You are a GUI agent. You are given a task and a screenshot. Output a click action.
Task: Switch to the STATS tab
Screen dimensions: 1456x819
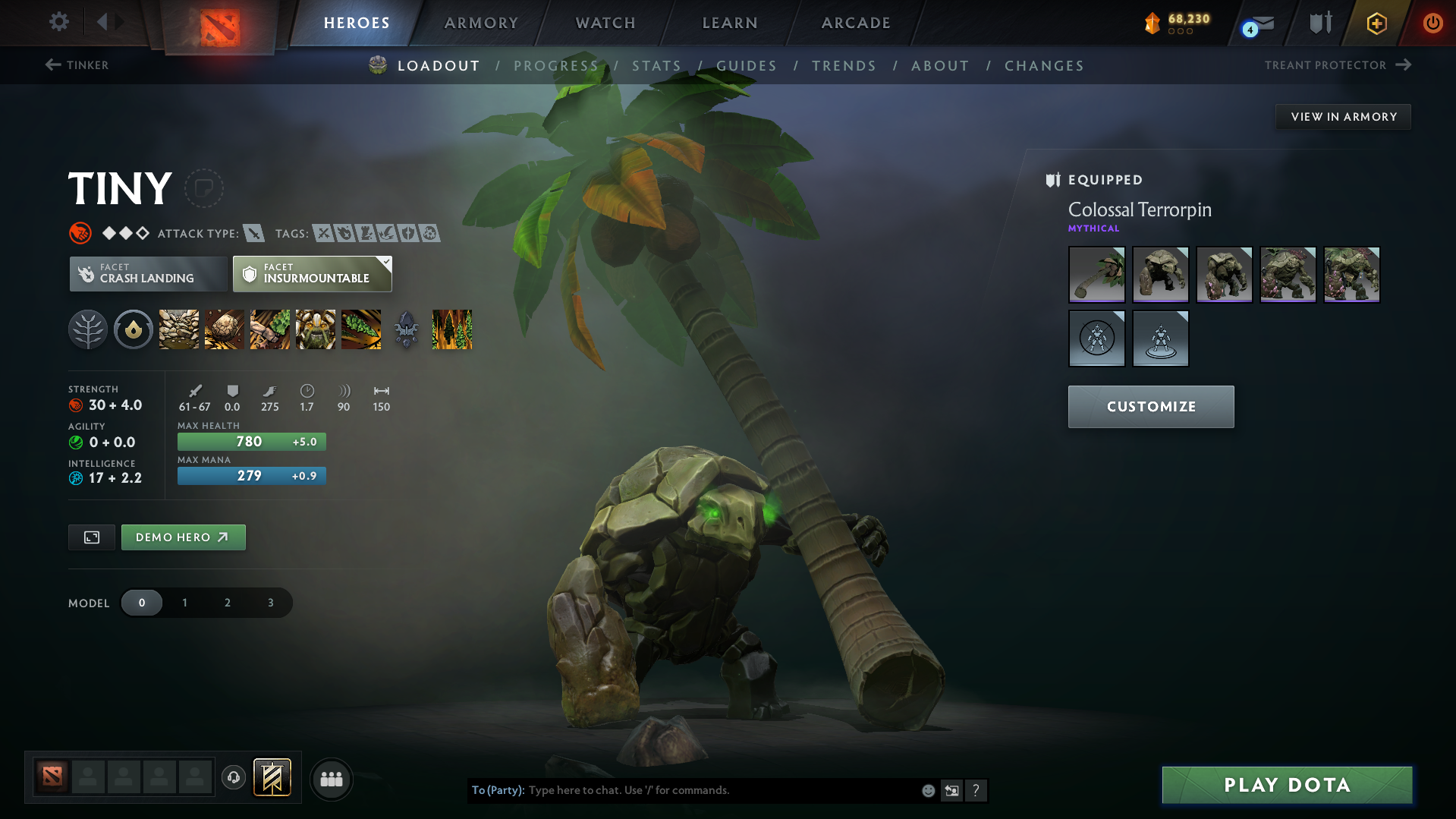coord(656,65)
